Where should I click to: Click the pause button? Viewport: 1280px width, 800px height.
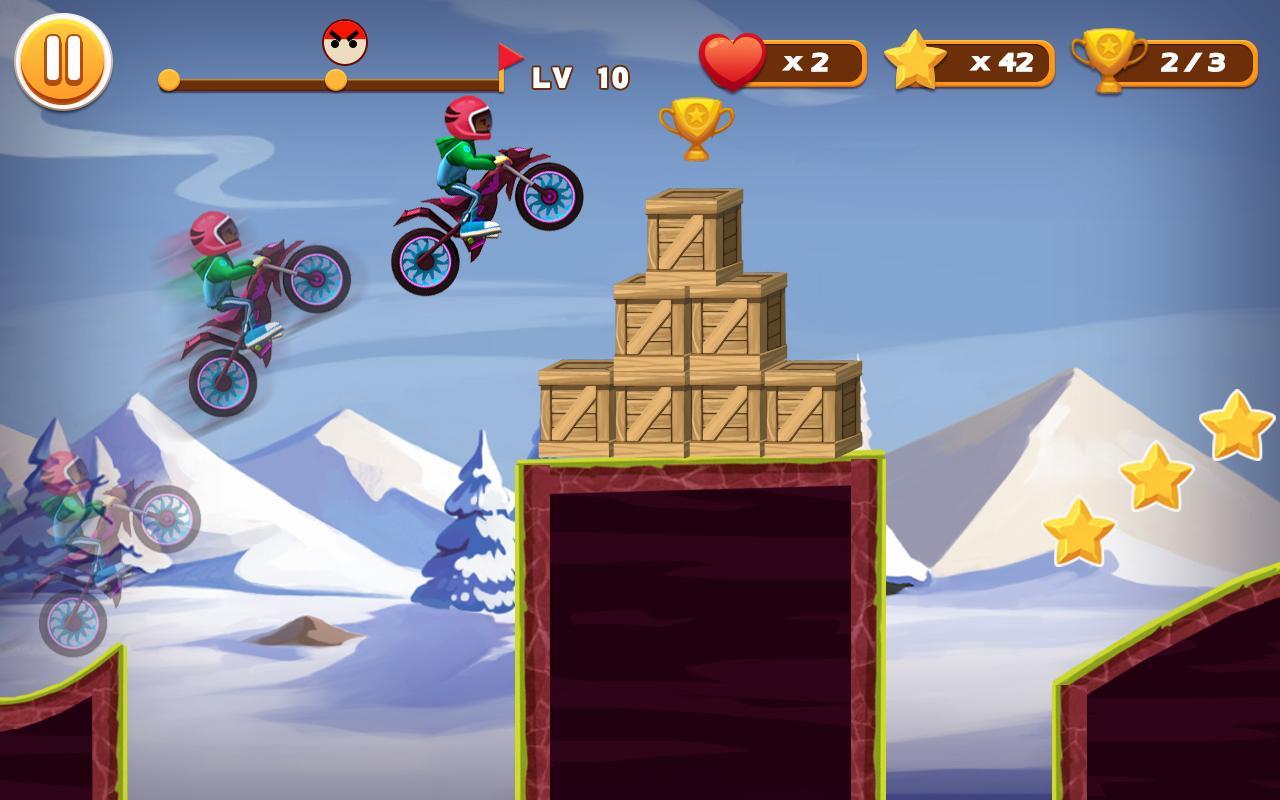pyautogui.click(x=62, y=60)
